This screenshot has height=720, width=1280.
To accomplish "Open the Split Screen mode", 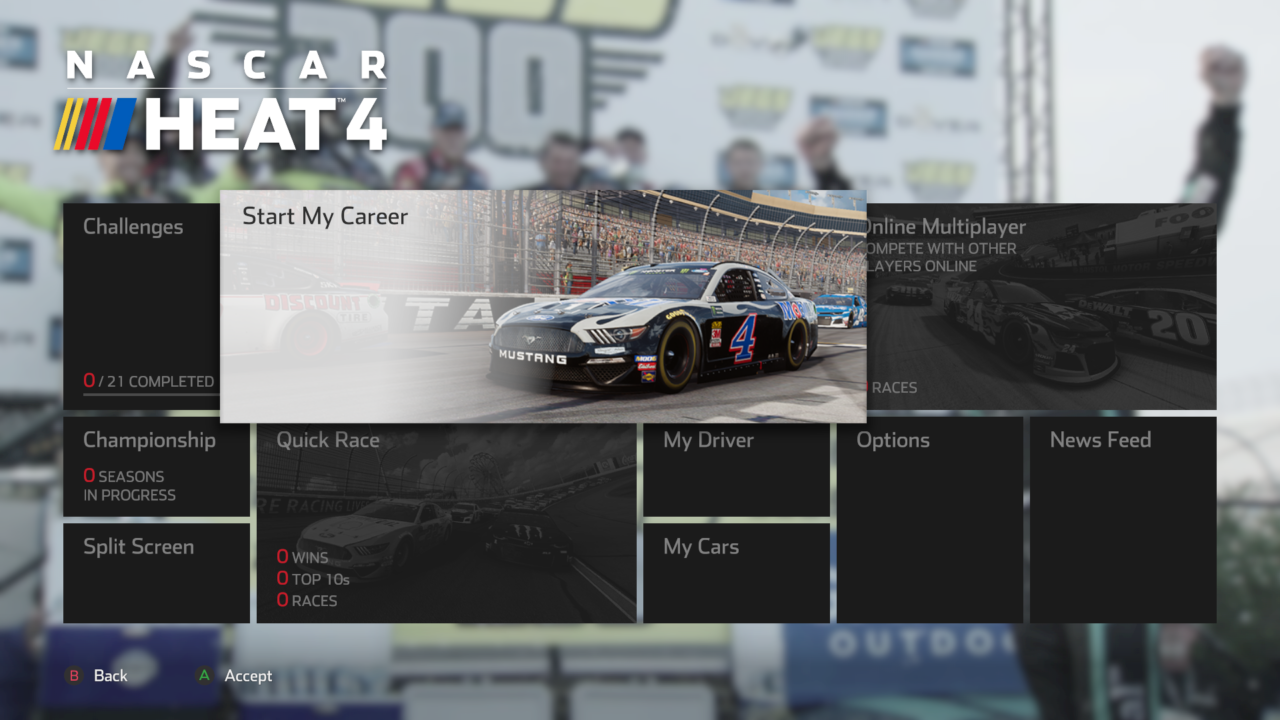I will click(x=156, y=572).
